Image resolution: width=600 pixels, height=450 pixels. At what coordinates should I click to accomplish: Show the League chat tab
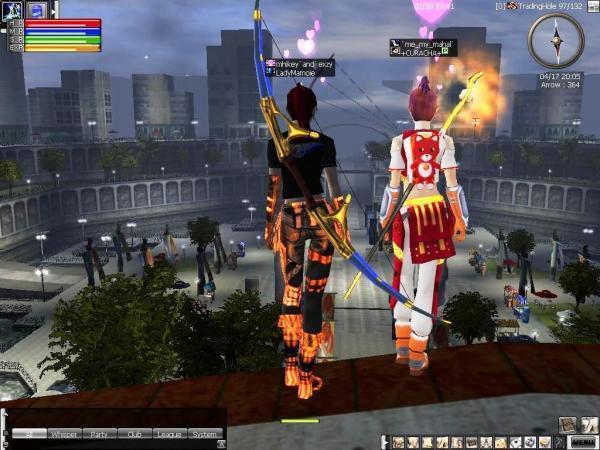(168, 434)
